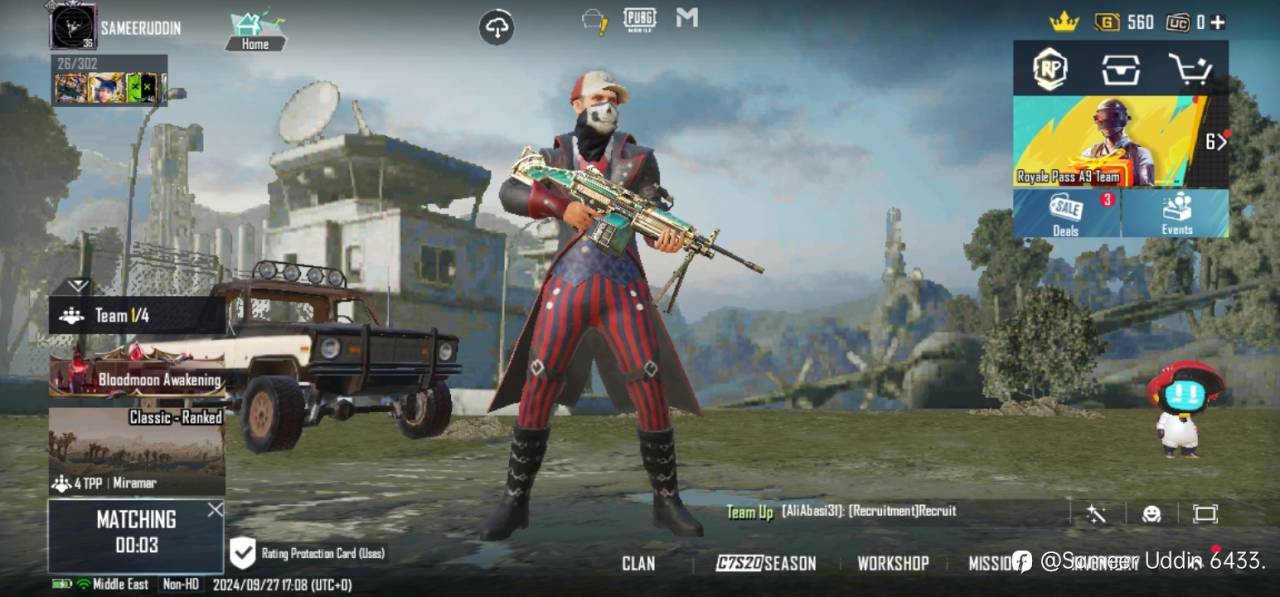
Task: Add UC with the plus button
Action: tap(1217, 22)
